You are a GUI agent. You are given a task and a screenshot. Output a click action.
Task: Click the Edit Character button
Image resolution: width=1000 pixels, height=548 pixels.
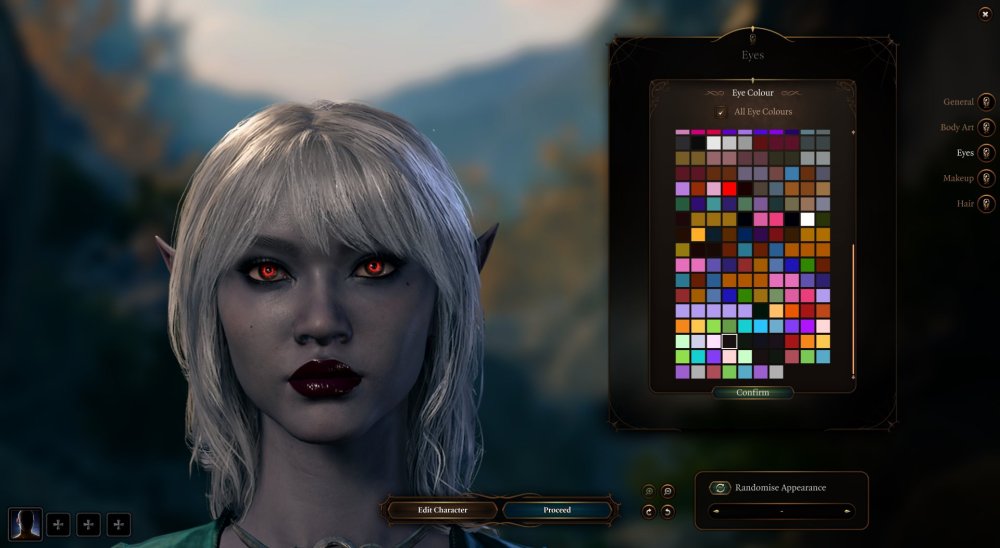pos(442,510)
